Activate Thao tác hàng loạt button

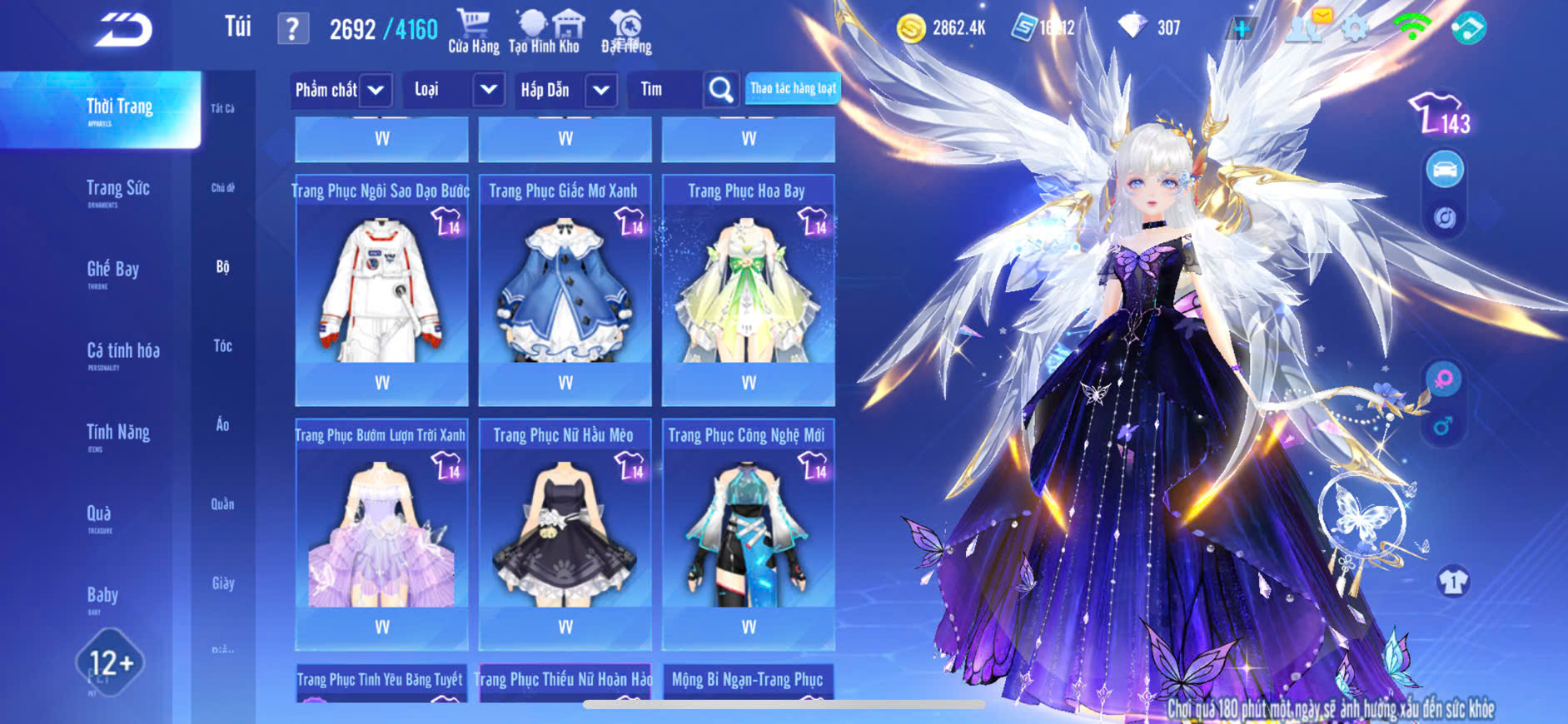pos(793,88)
